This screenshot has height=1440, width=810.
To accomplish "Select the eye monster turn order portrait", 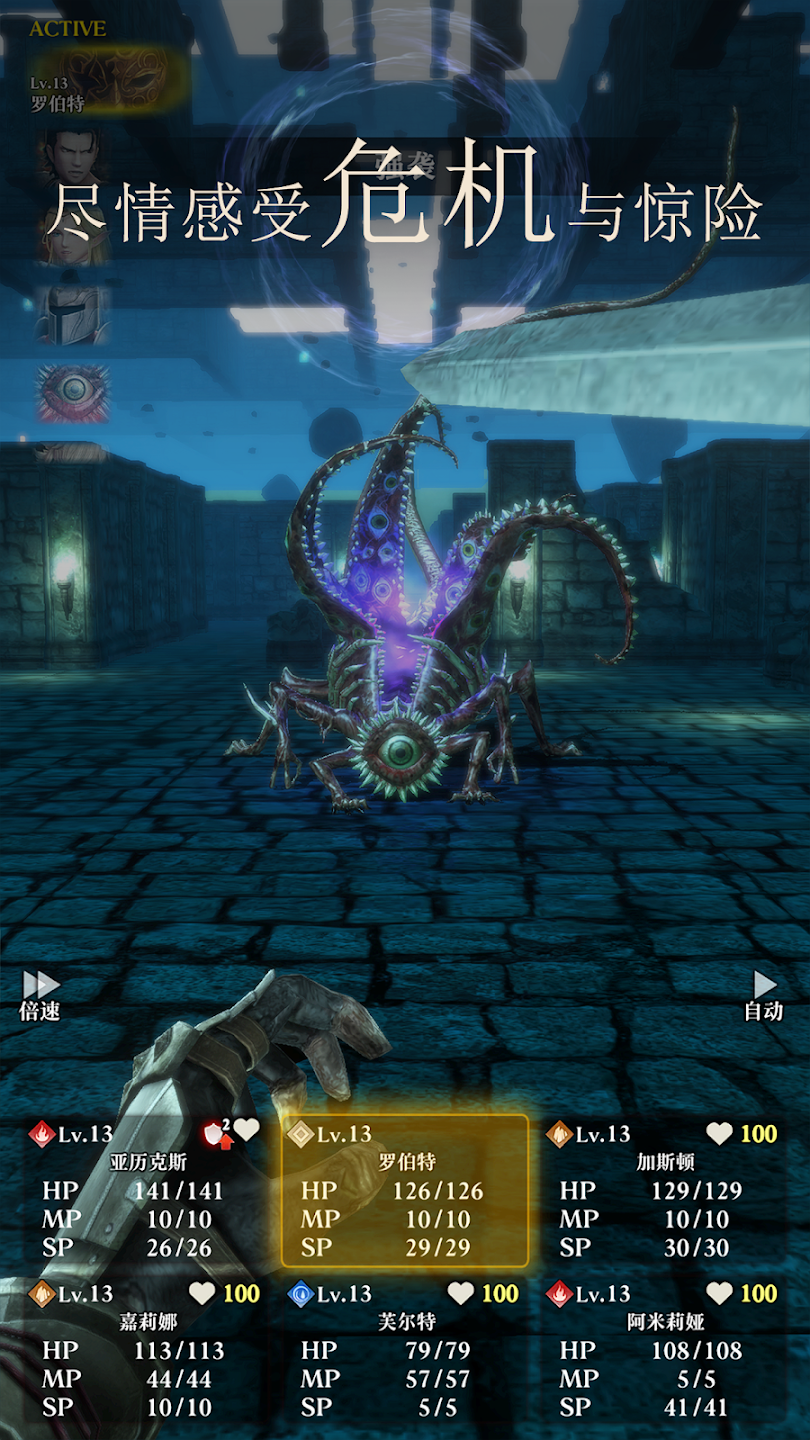I will (x=73, y=391).
